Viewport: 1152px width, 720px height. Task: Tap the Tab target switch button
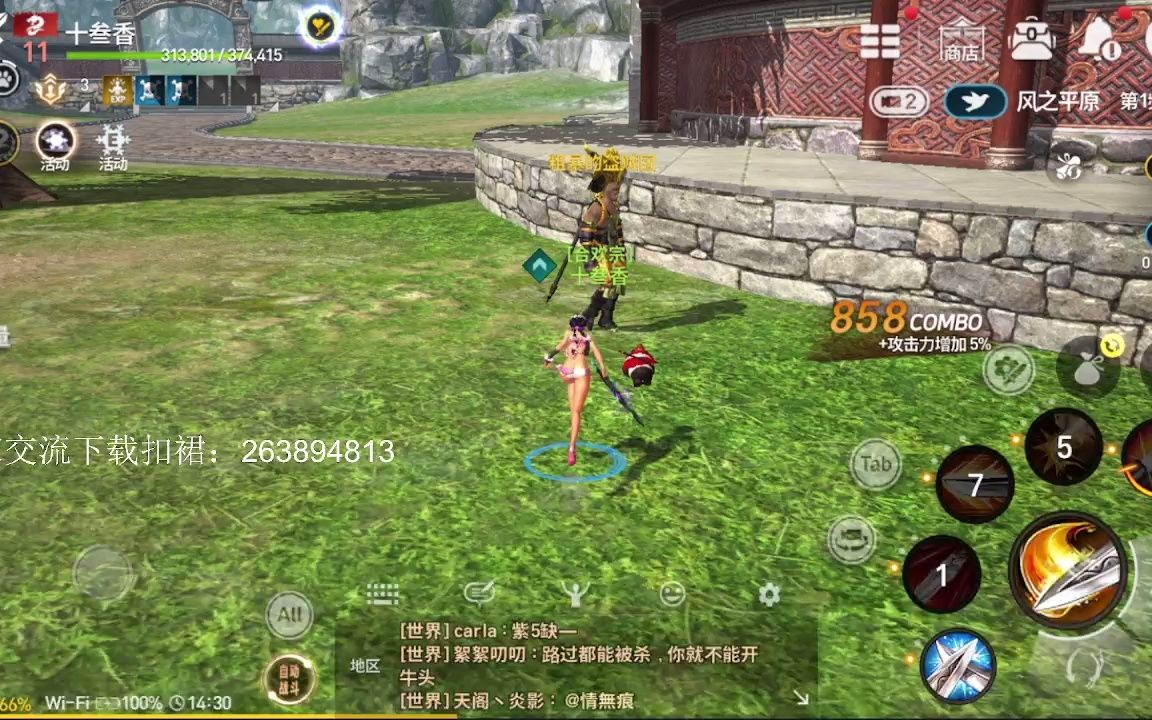(876, 464)
